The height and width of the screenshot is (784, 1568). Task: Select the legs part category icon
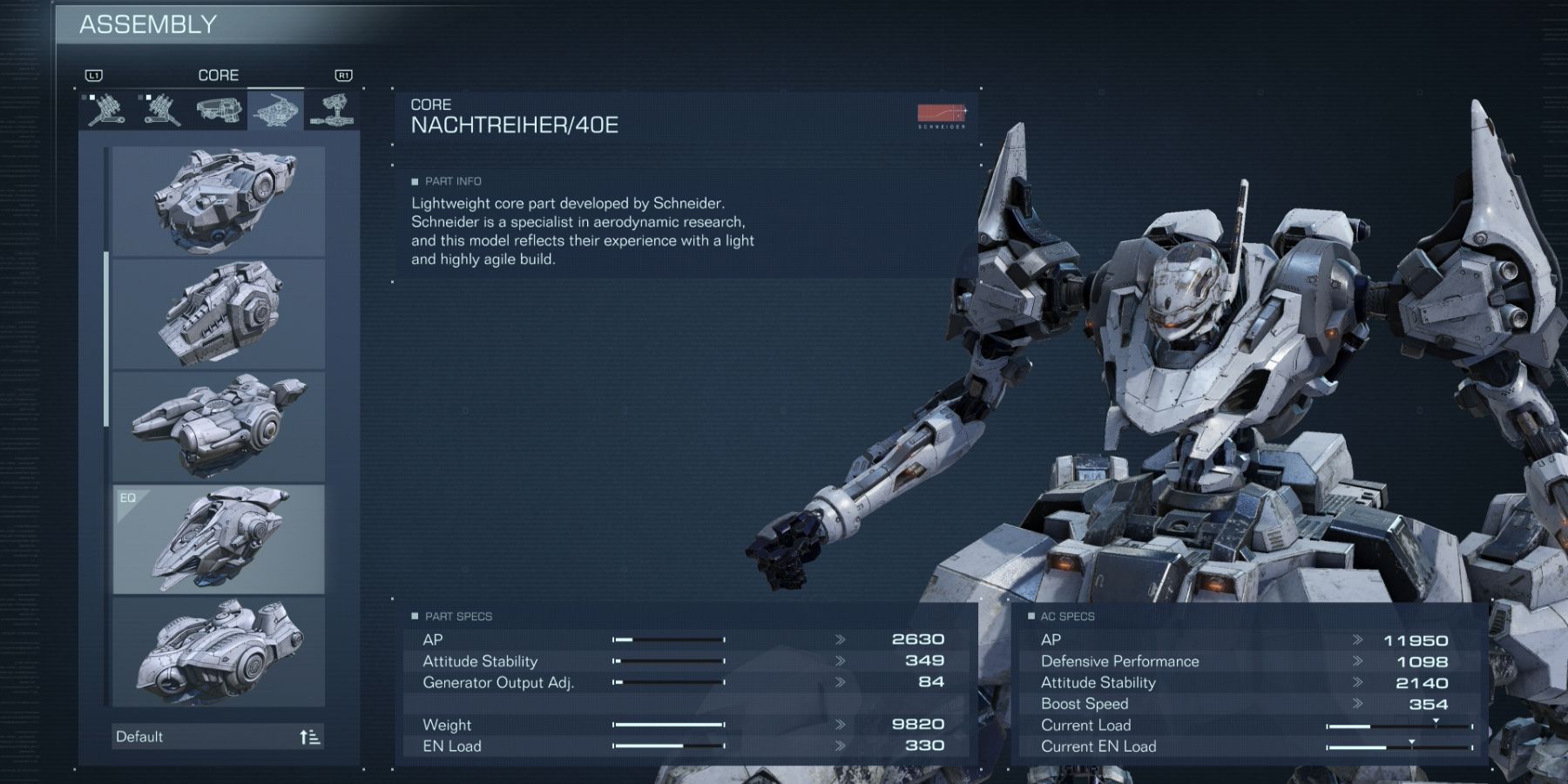coord(335,112)
